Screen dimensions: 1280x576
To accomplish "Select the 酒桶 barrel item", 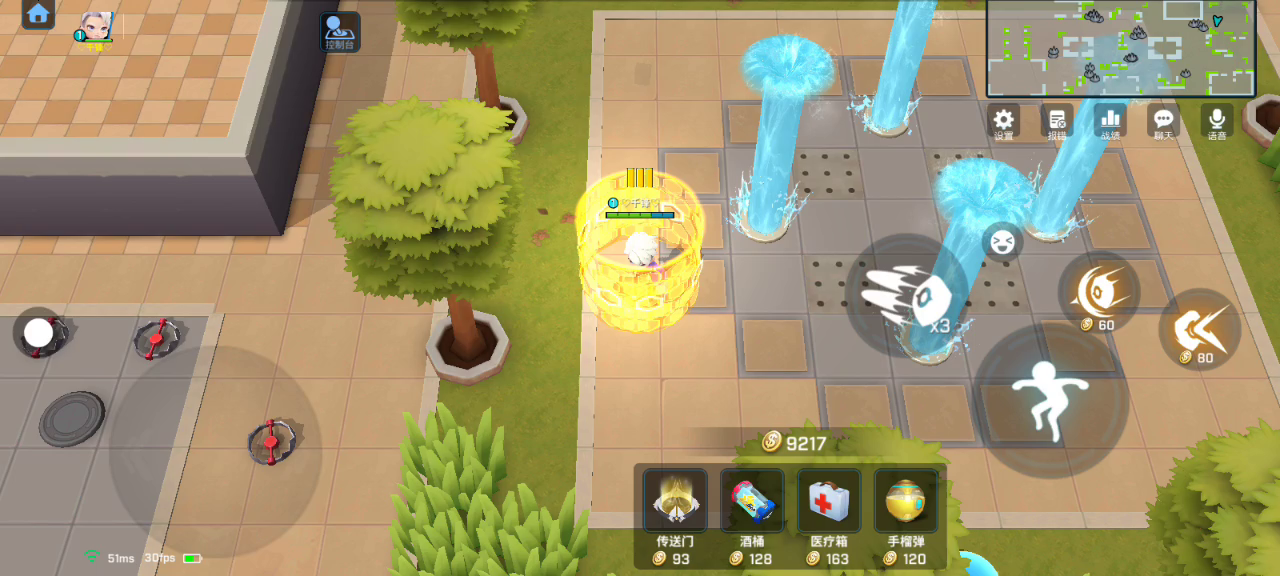I will (752, 500).
